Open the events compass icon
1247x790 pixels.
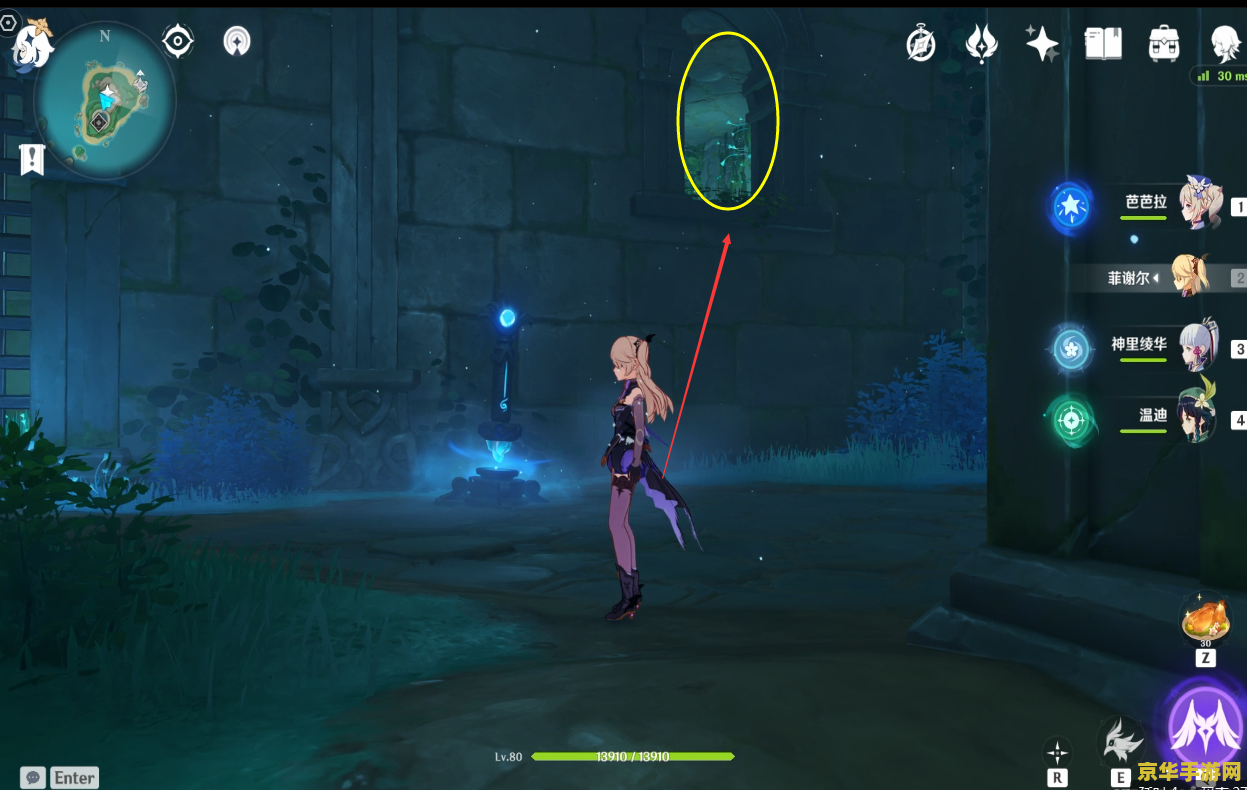920,44
